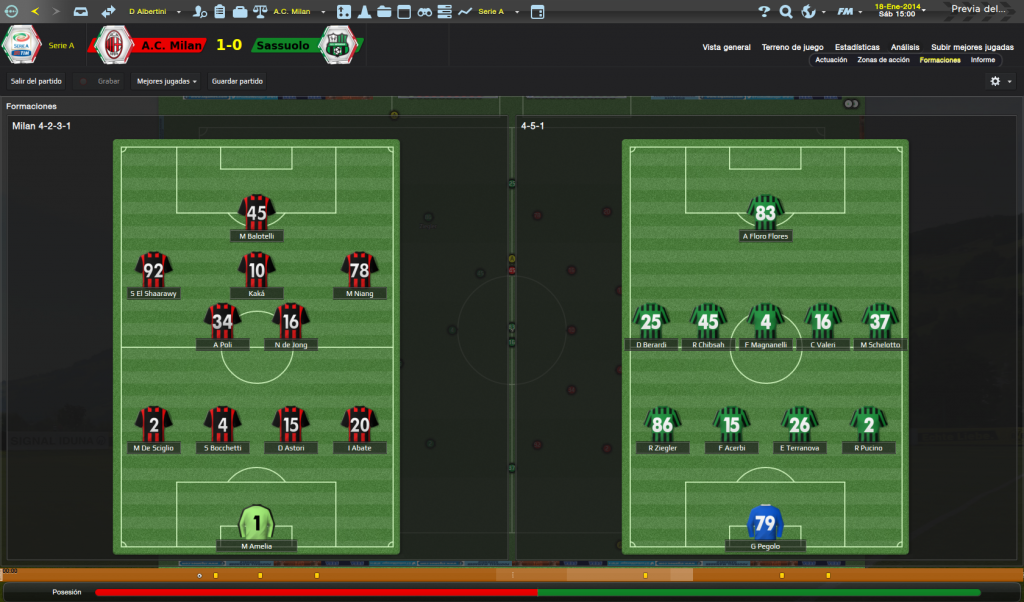Choose Subir mejores jugadas
Screen dimensions: 1024x602
tap(972, 47)
